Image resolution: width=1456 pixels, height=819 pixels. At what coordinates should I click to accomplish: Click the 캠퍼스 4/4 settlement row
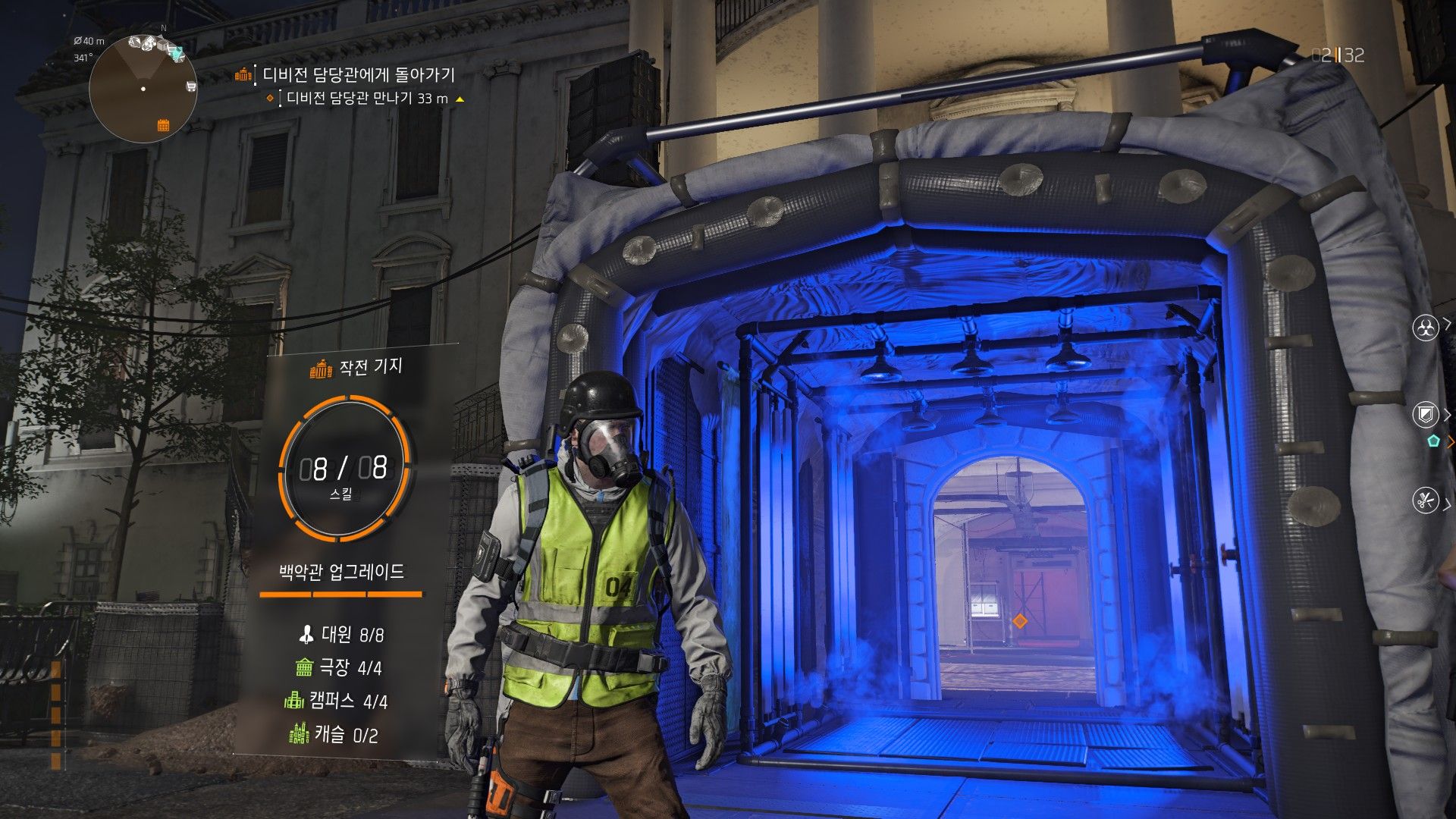(x=336, y=701)
